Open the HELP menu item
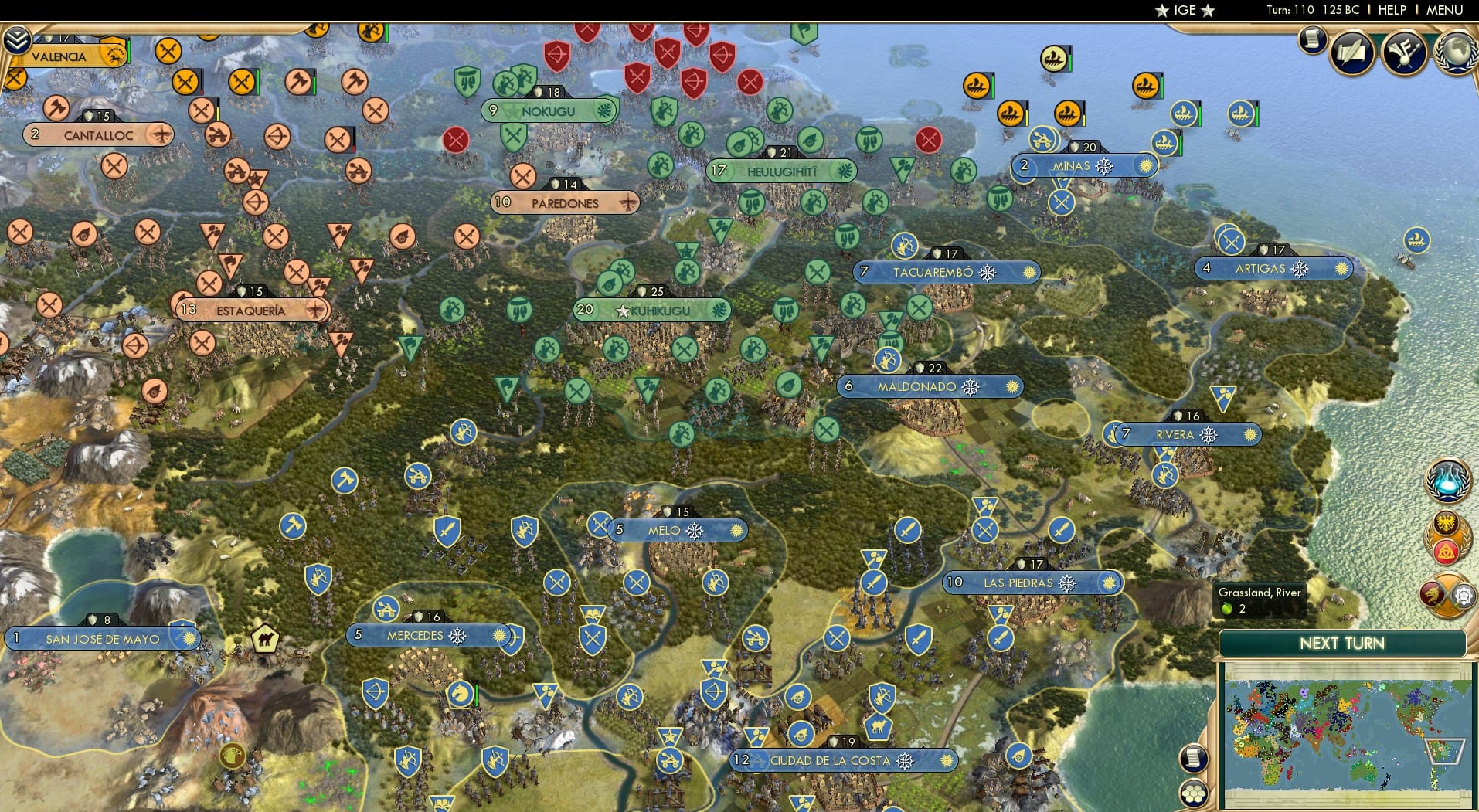The height and width of the screenshot is (812, 1479). (x=1391, y=11)
